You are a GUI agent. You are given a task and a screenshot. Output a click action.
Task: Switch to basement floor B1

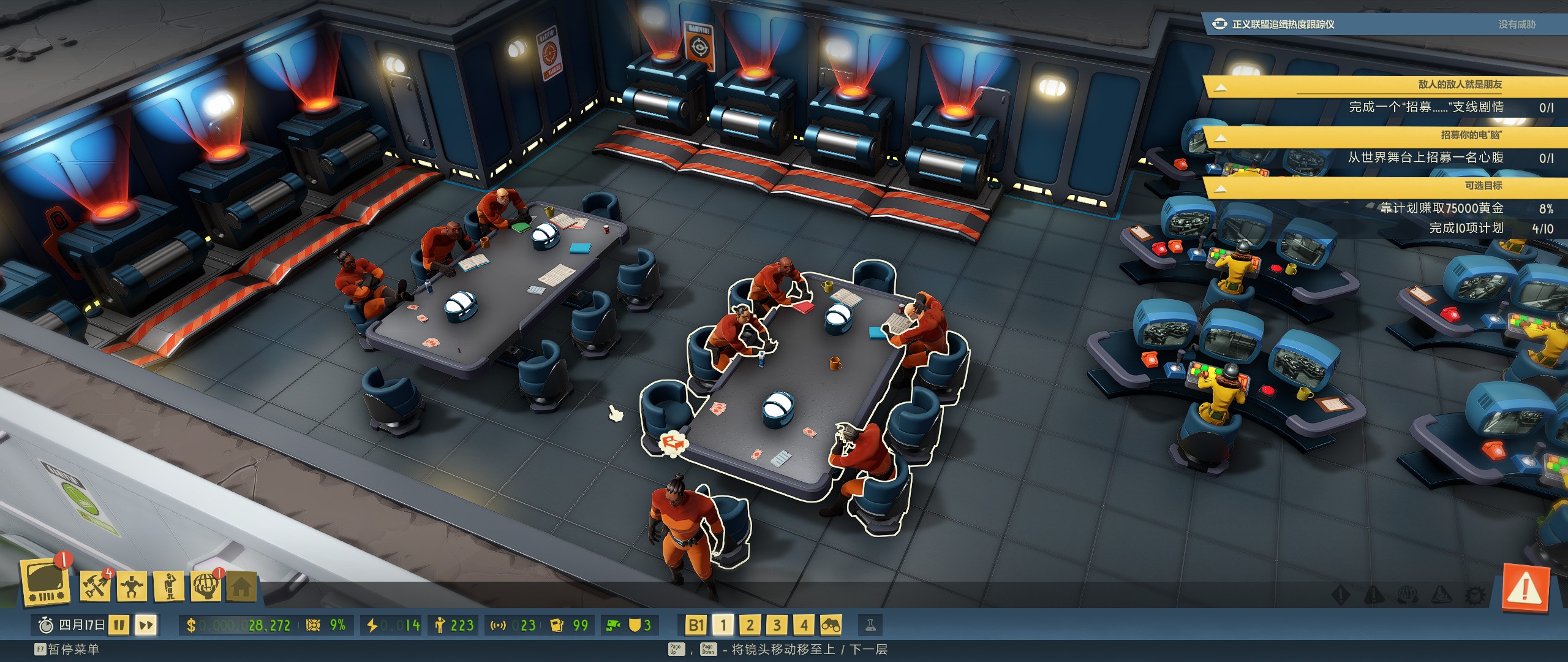click(696, 625)
